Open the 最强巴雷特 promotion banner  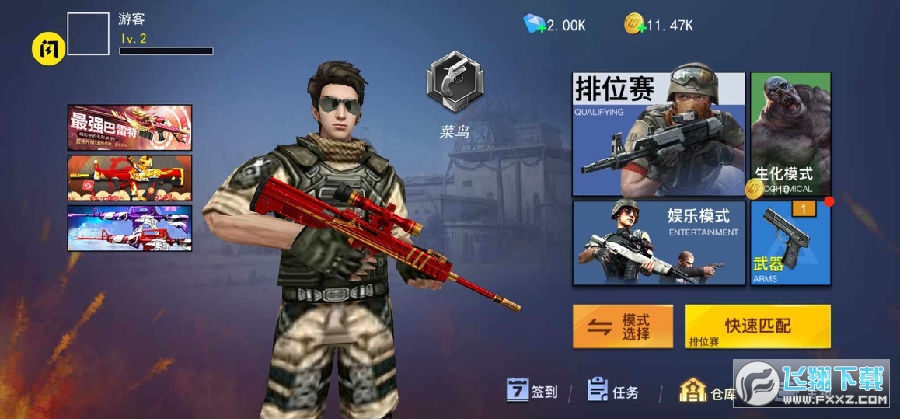(x=130, y=127)
